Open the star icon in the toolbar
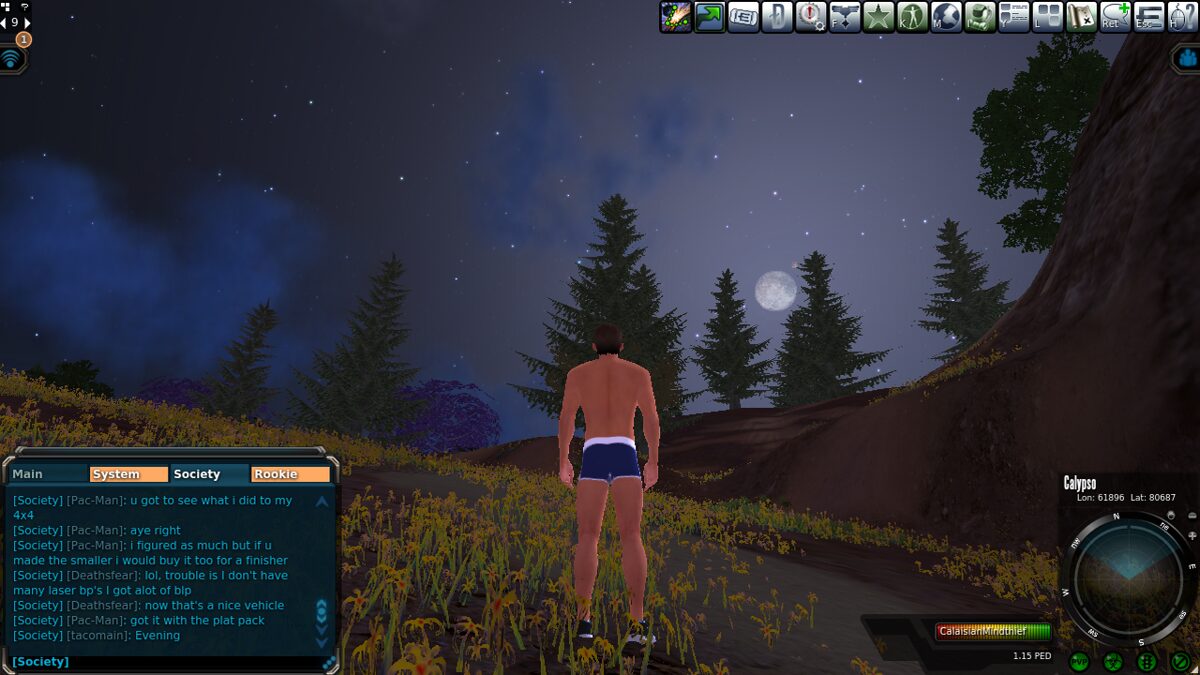The width and height of the screenshot is (1200, 675). click(878, 17)
